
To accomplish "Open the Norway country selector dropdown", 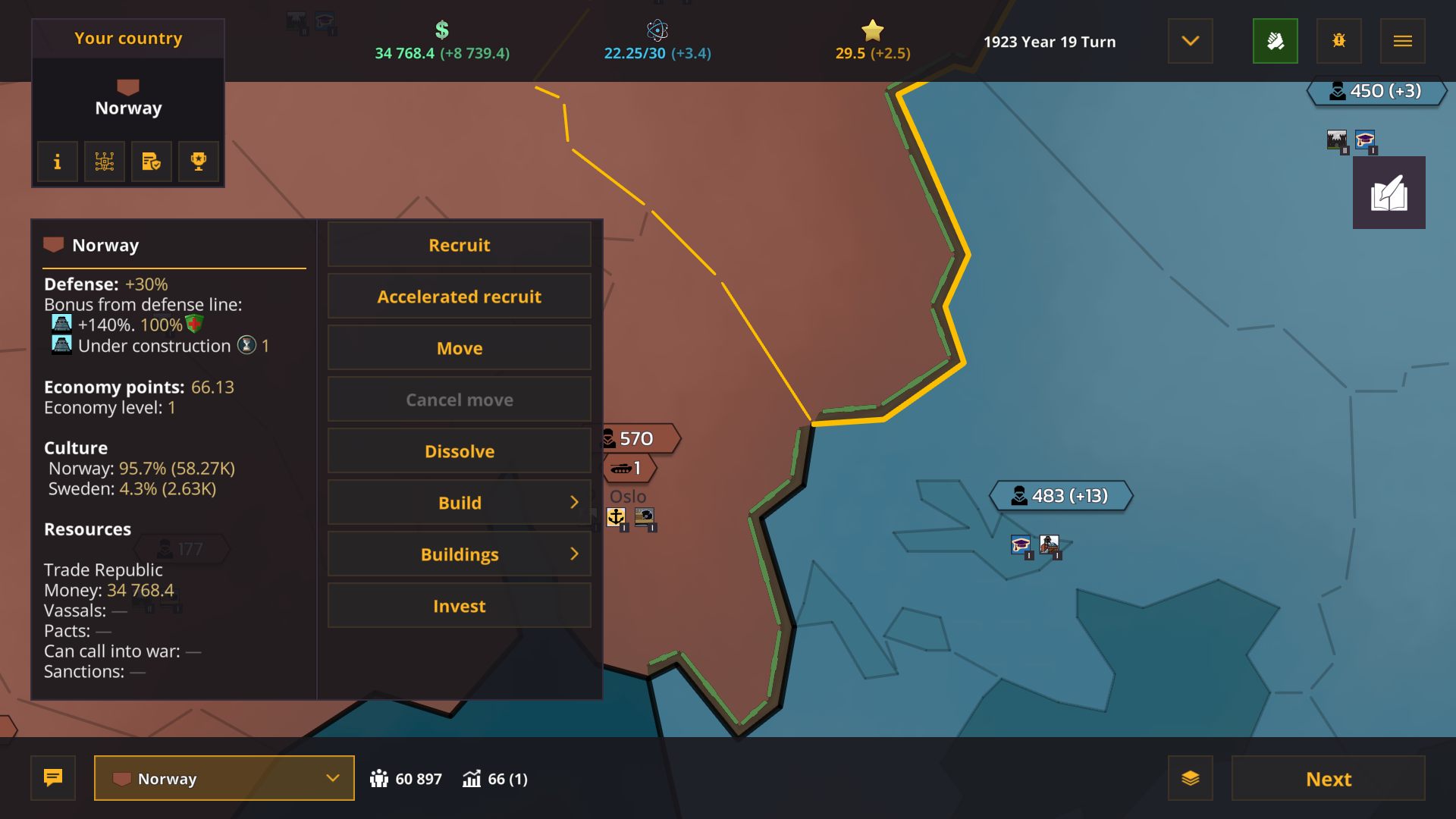I will [x=224, y=778].
